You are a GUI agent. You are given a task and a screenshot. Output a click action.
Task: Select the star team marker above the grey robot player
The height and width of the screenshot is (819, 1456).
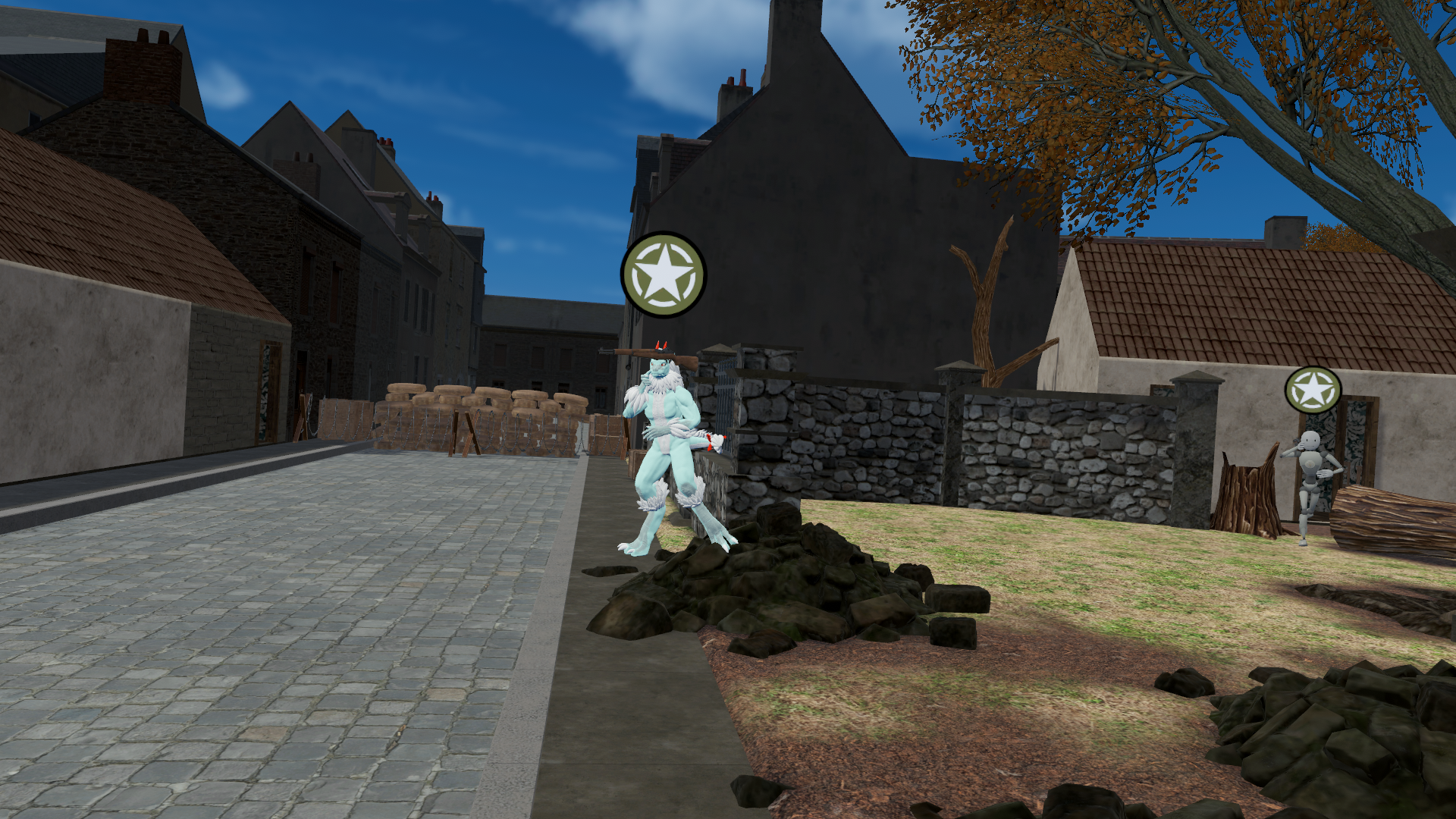coord(1313,391)
